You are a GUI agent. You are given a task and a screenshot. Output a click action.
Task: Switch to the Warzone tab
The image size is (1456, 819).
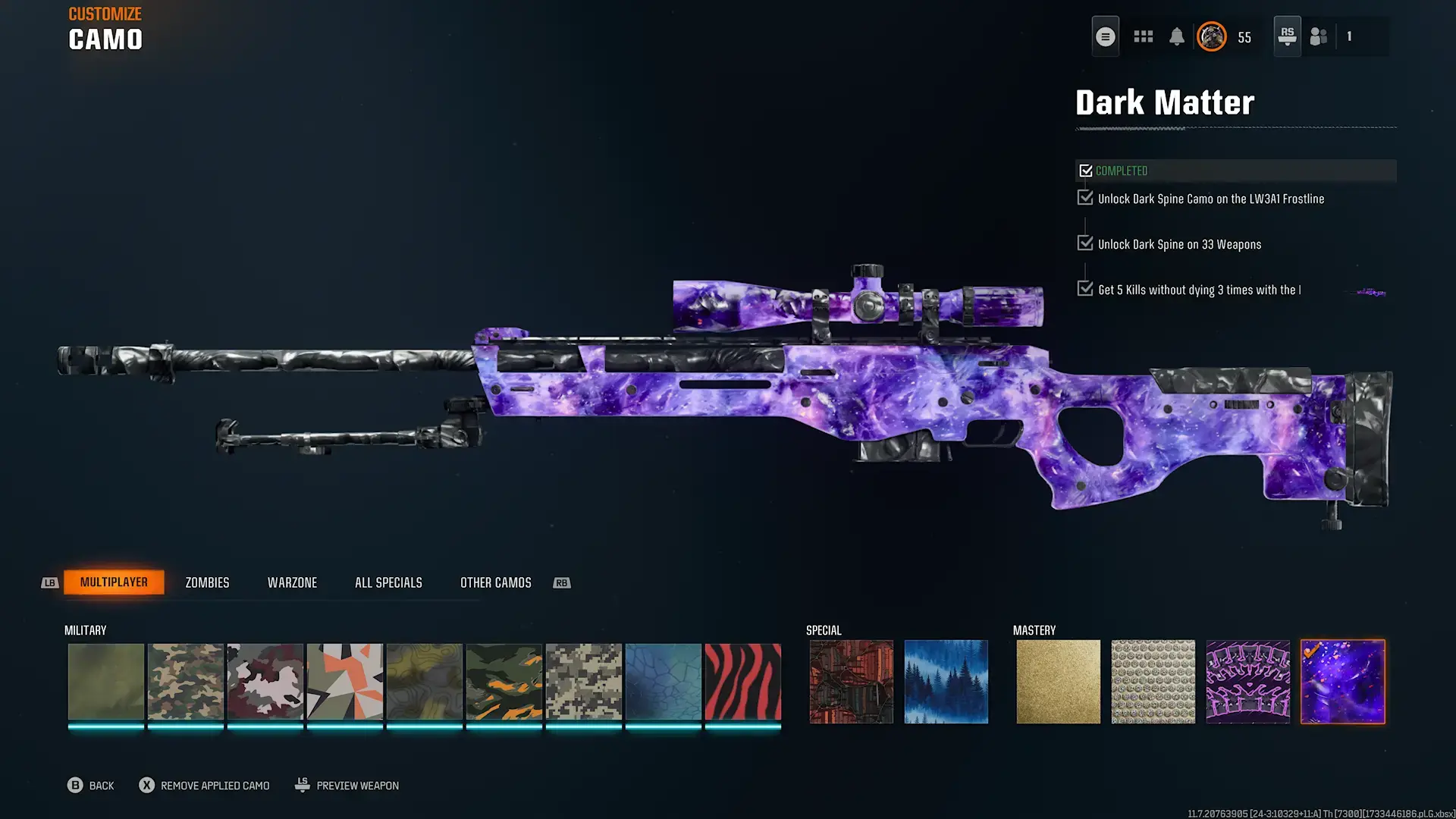292,582
